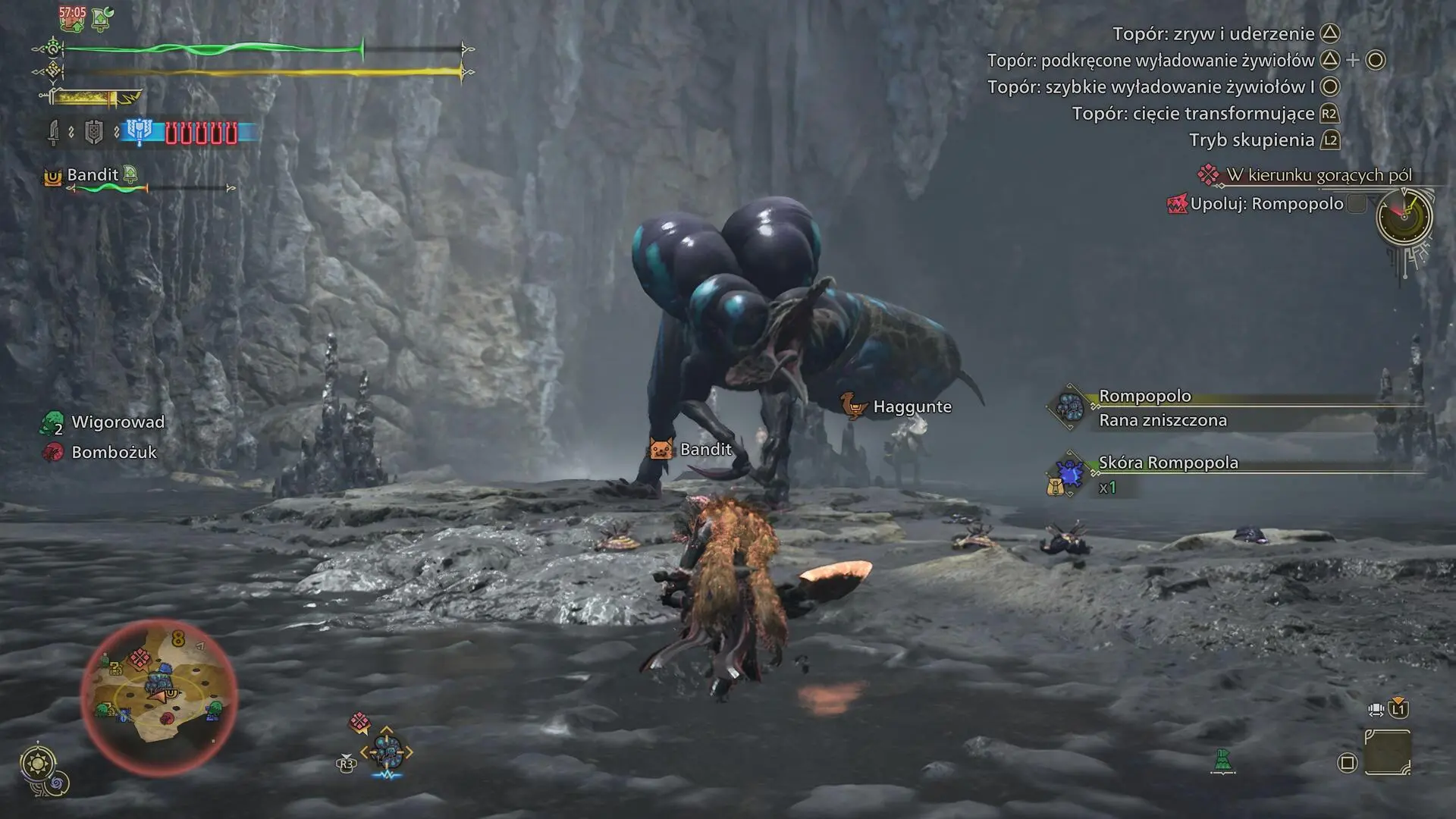Click the sun time-of-day icon
Viewport: 1456px width, 819px height.
[x=38, y=762]
